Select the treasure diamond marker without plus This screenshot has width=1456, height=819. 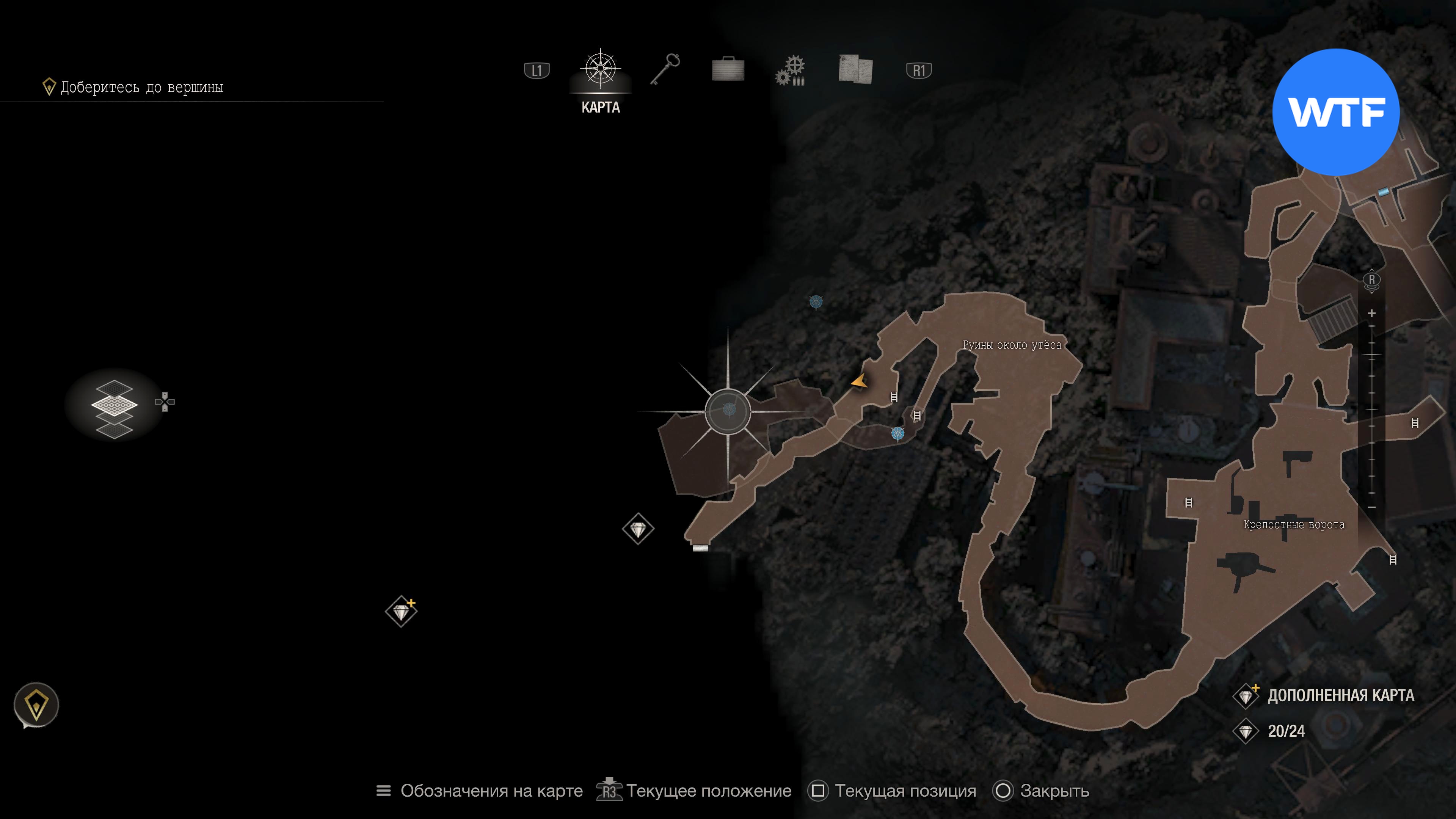point(638,529)
